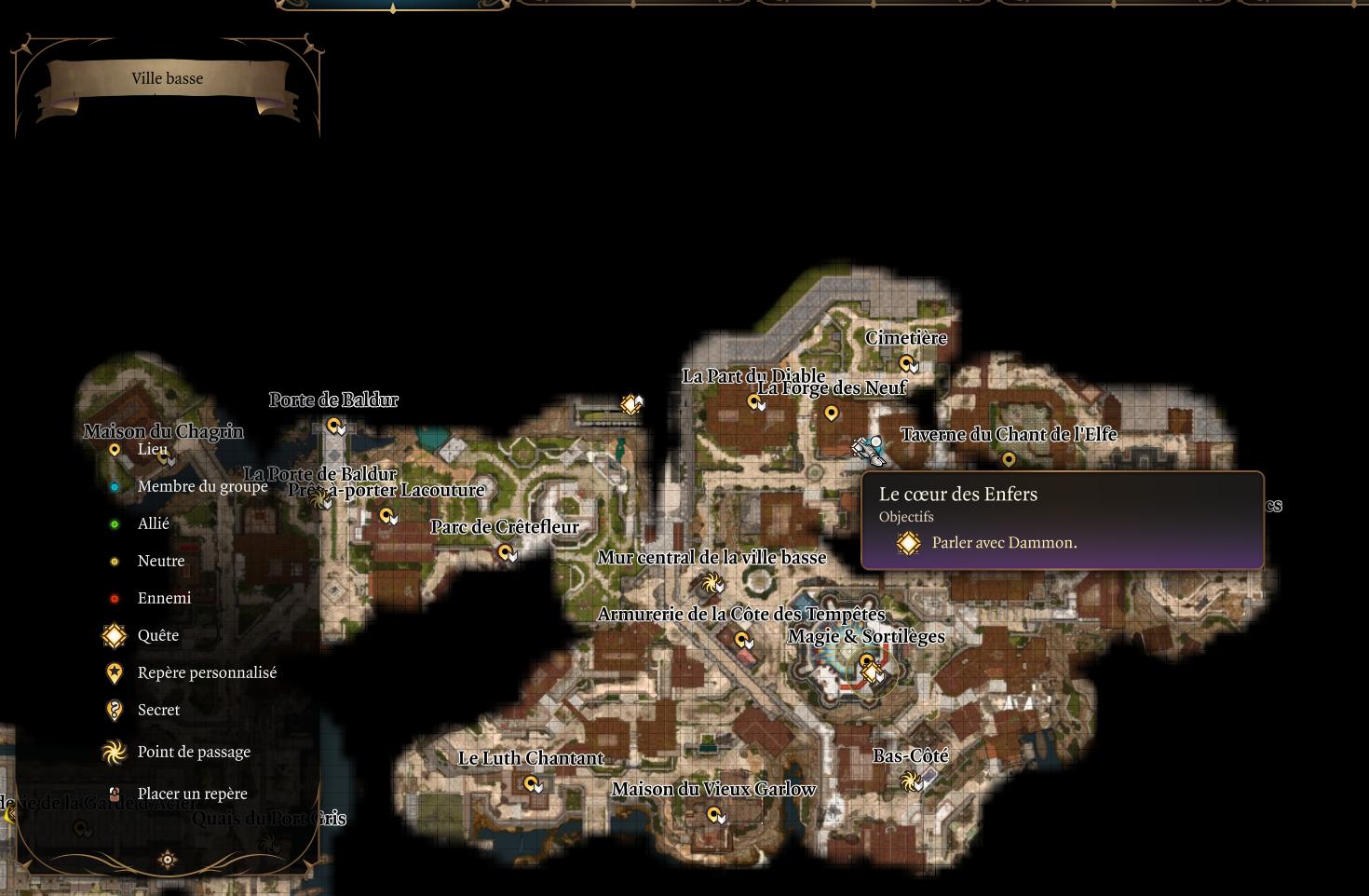Viewport: 1369px width, 896px height.
Task: Toggle the Neutre marker visibility
Action: (114, 561)
